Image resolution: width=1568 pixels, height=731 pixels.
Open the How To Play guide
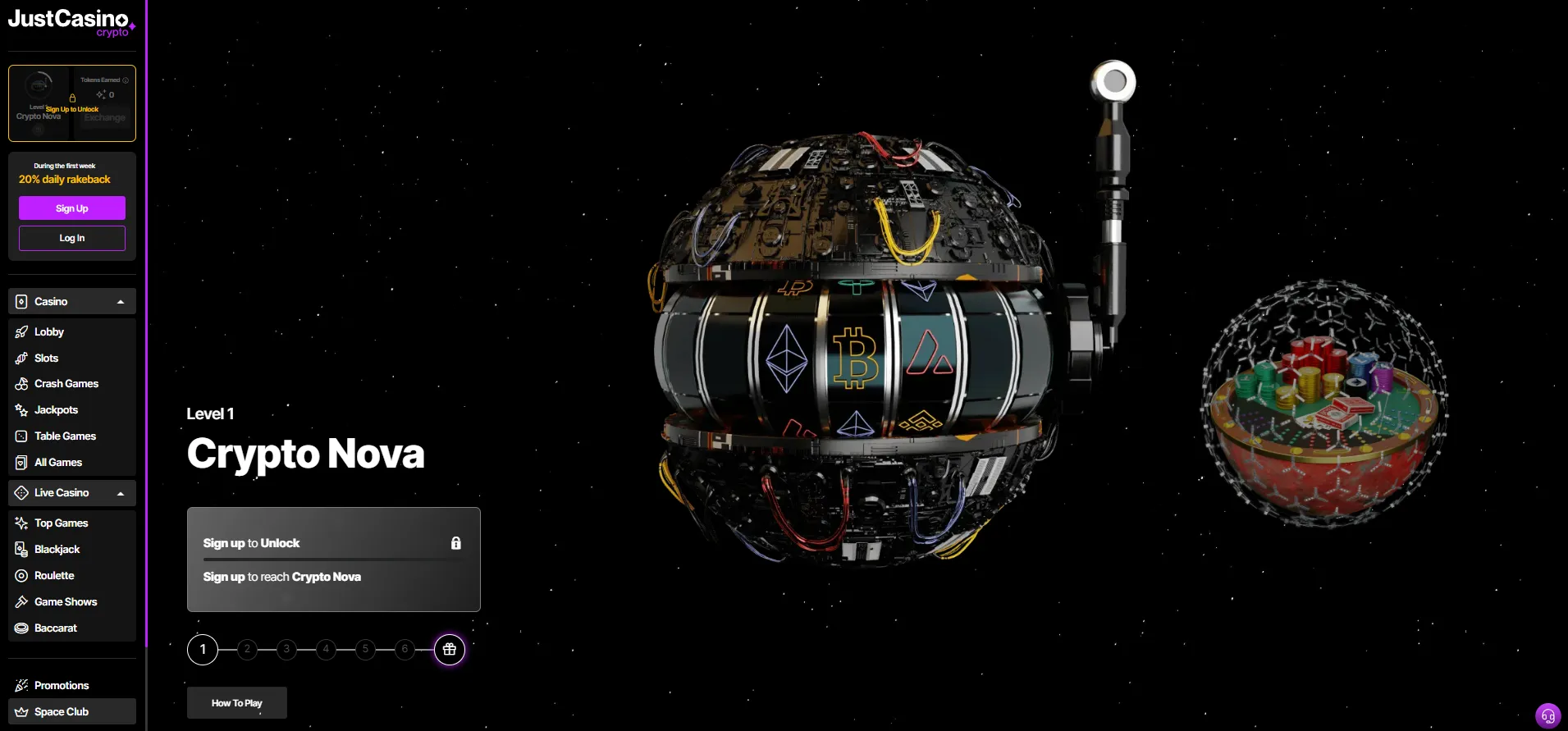[237, 703]
